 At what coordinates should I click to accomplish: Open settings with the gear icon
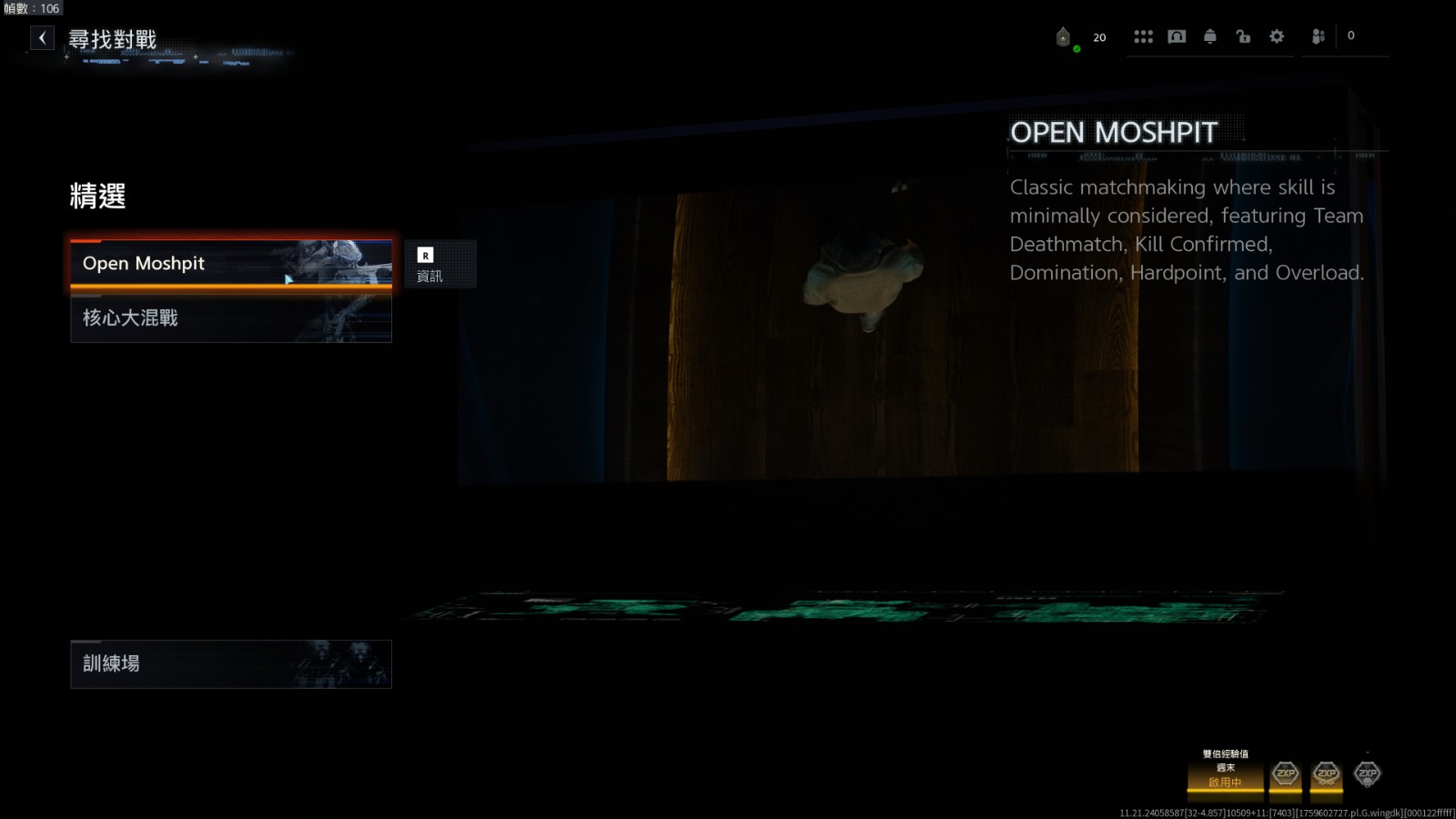click(x=1277, y=36)
